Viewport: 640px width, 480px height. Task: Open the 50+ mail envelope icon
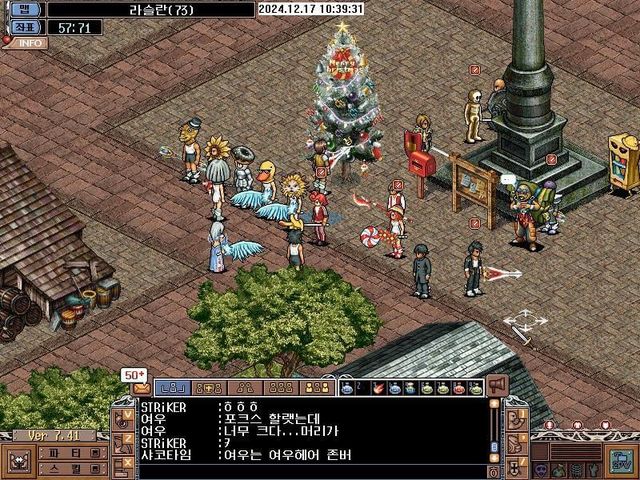click(140, 388)
